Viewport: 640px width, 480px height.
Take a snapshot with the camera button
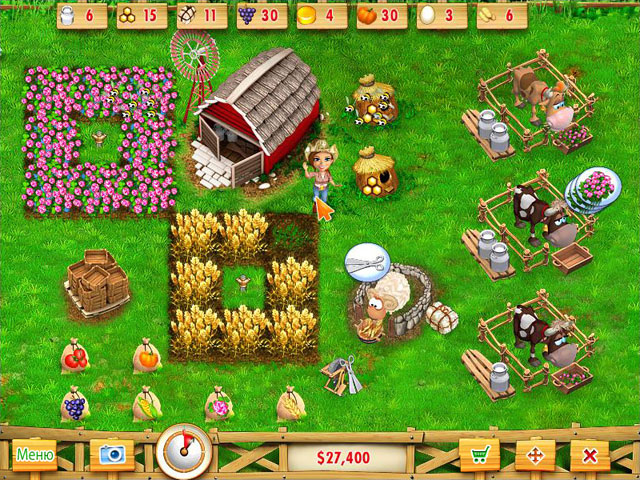(111, 454)
